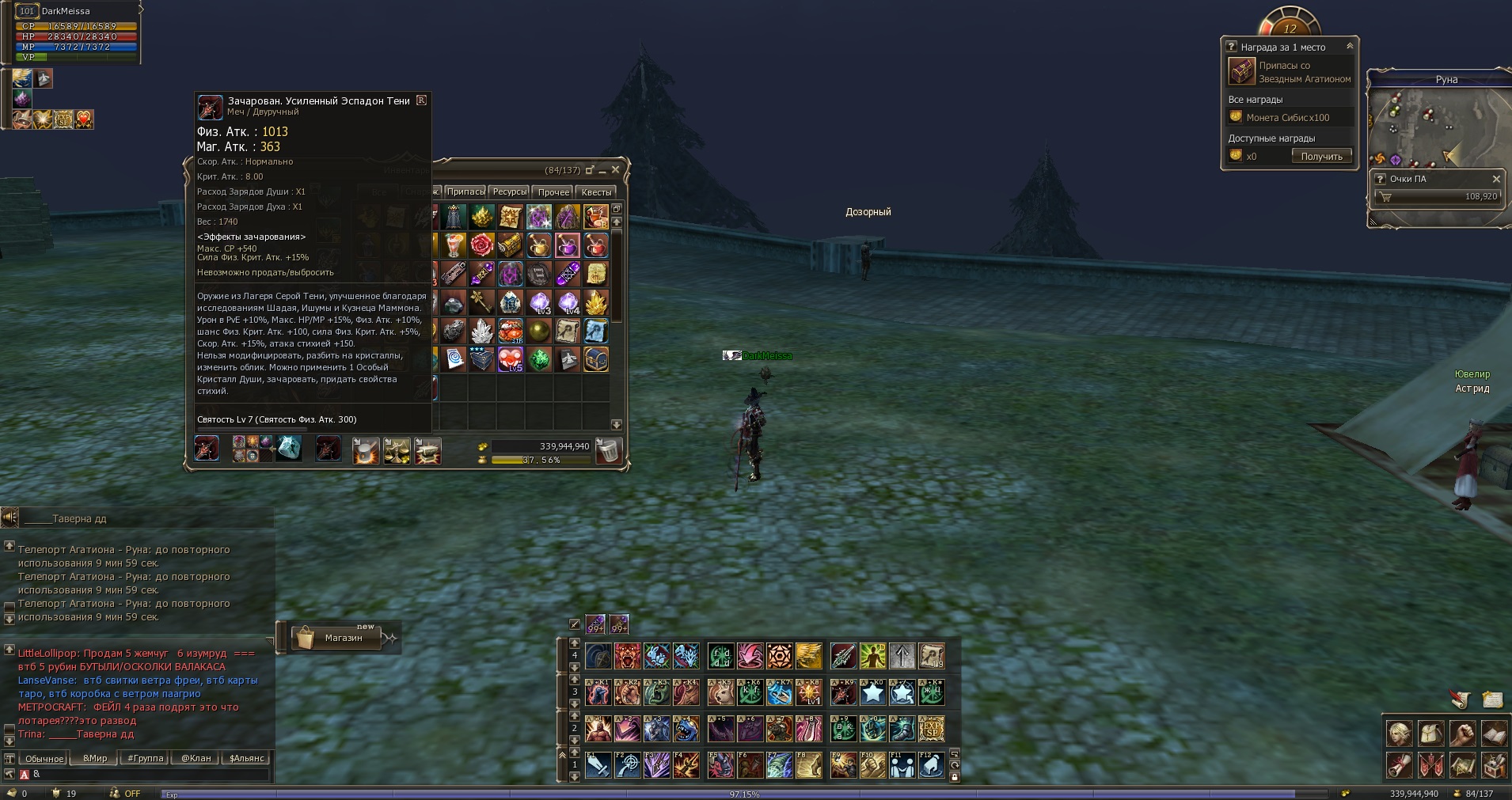Click the green emerald gem slot
The height and width of the screenshot is (800, 1512).
539,360
